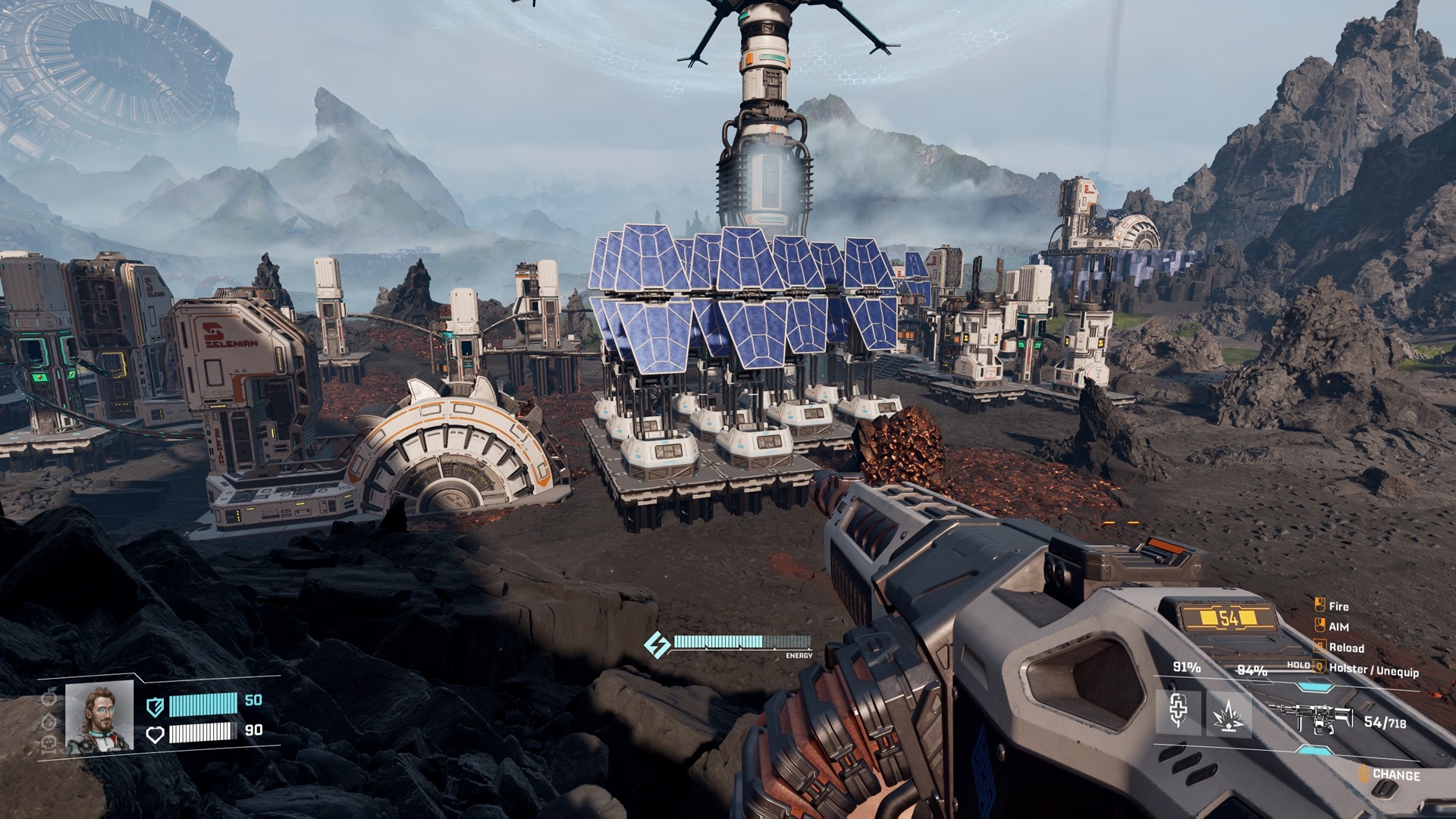Click the lightning bolt energy icon
This screenshot has height=819, width=1456.
click(x=656, y=645)
